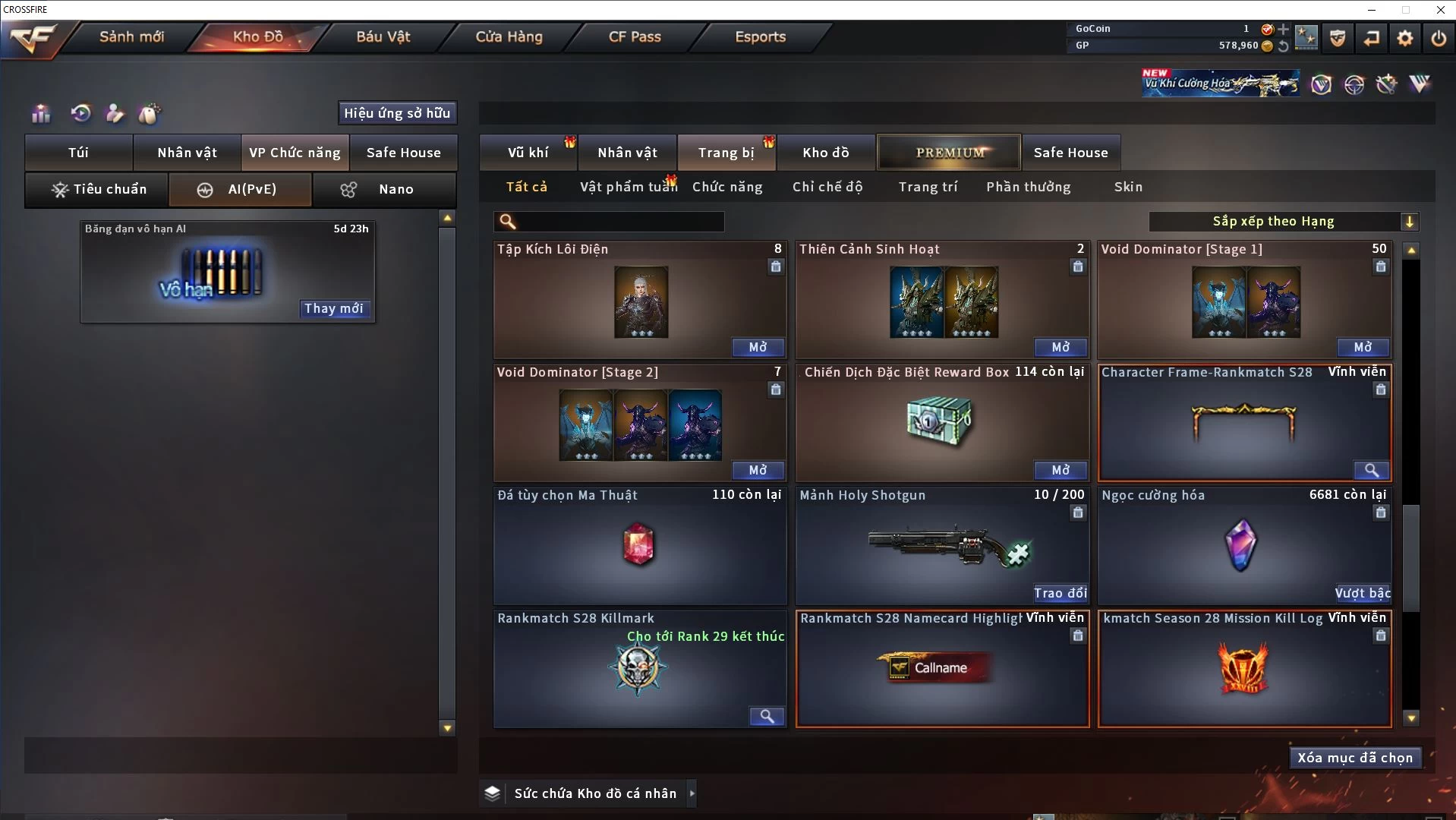The height and width of the screenshot is (820, 1456).
Task: Click Trao đổi for Mảnh Holy Shotgun
Action: coord(1060,593)
